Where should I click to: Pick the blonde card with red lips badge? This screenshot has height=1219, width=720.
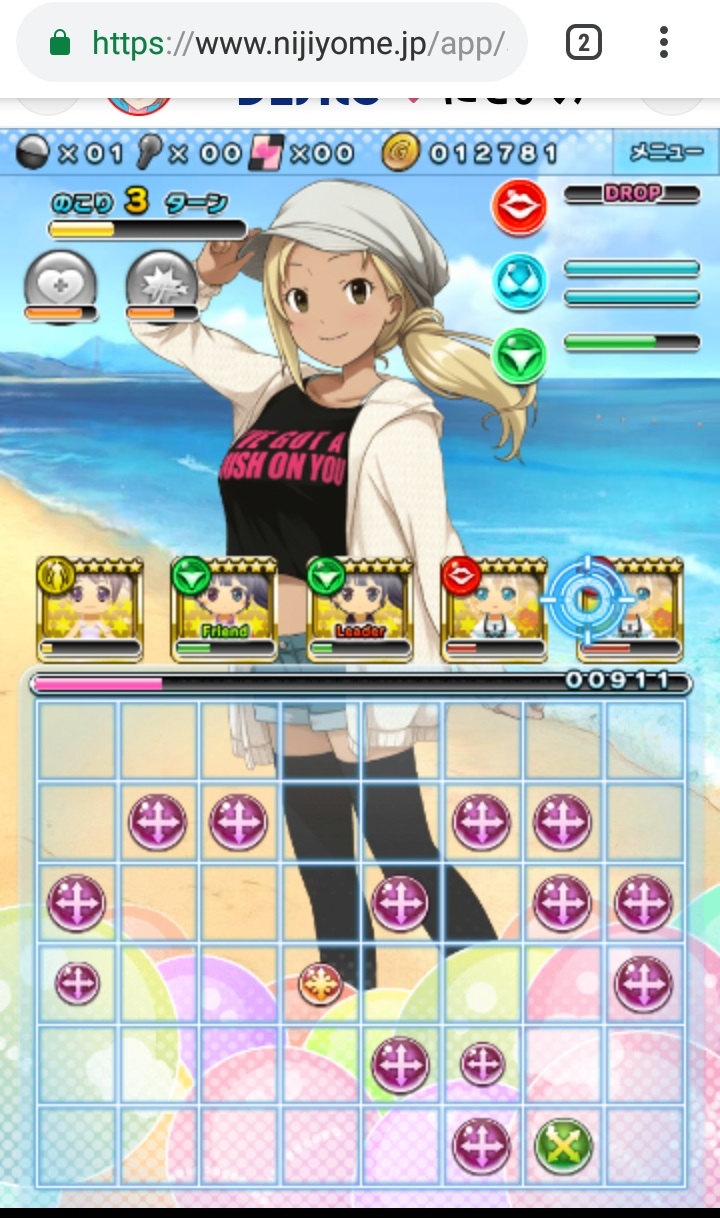[x=494, y=610]
